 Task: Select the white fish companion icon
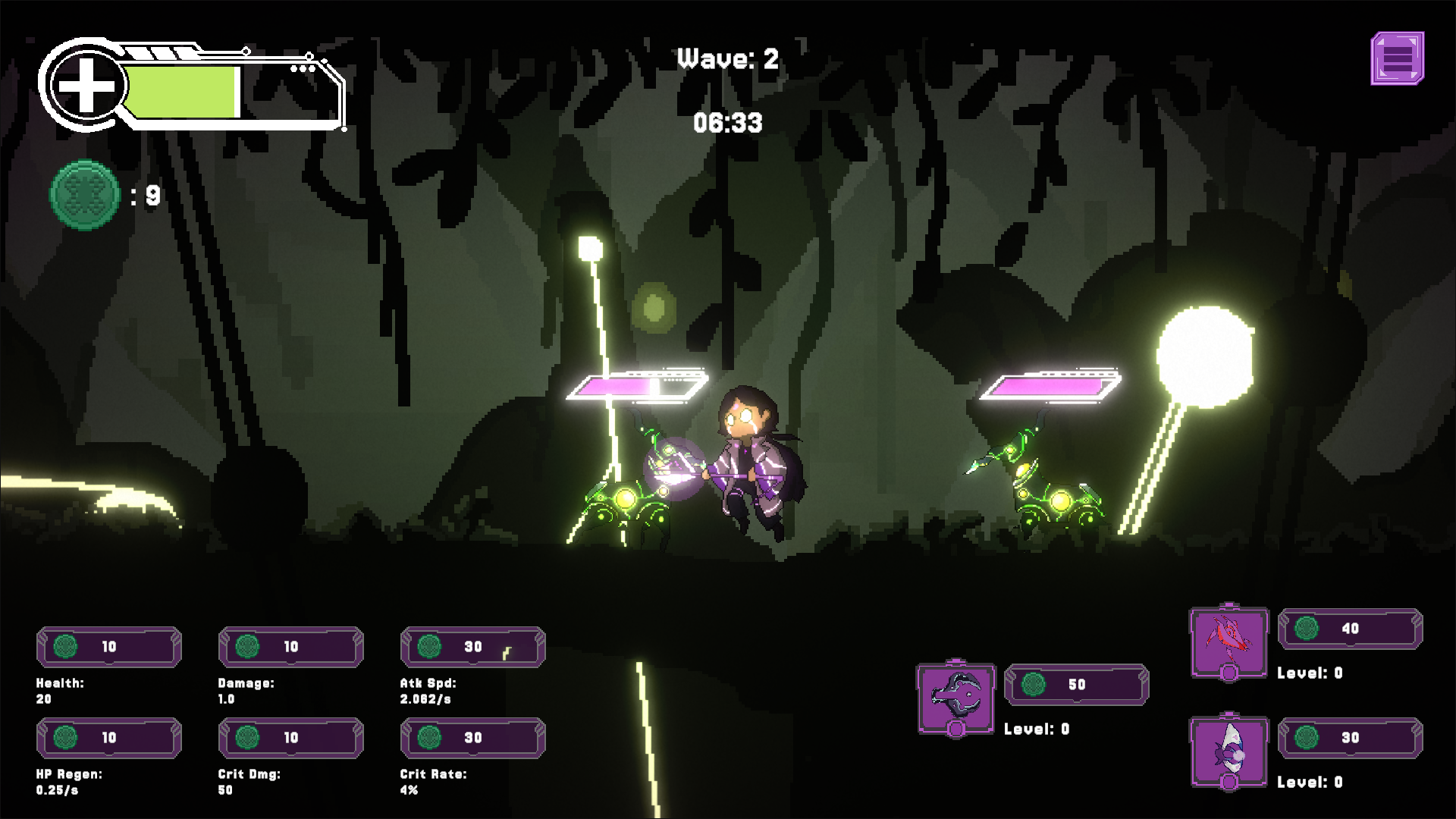point(1228,752)
